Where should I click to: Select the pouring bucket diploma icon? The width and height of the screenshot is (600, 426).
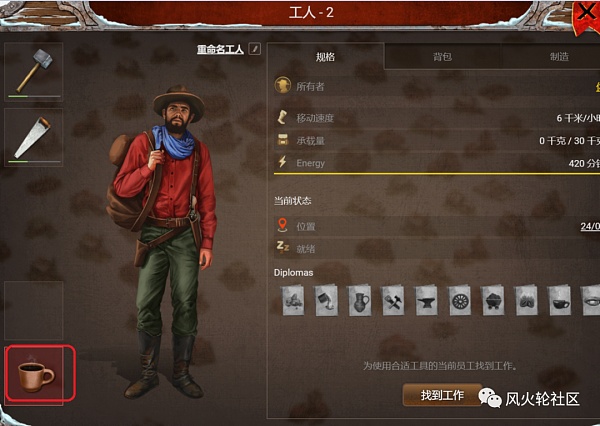327,299
